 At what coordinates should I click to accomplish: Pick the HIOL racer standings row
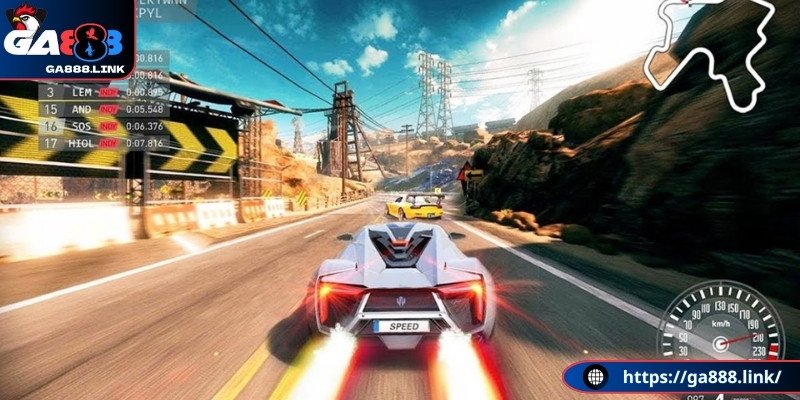(x=100, y=143)
